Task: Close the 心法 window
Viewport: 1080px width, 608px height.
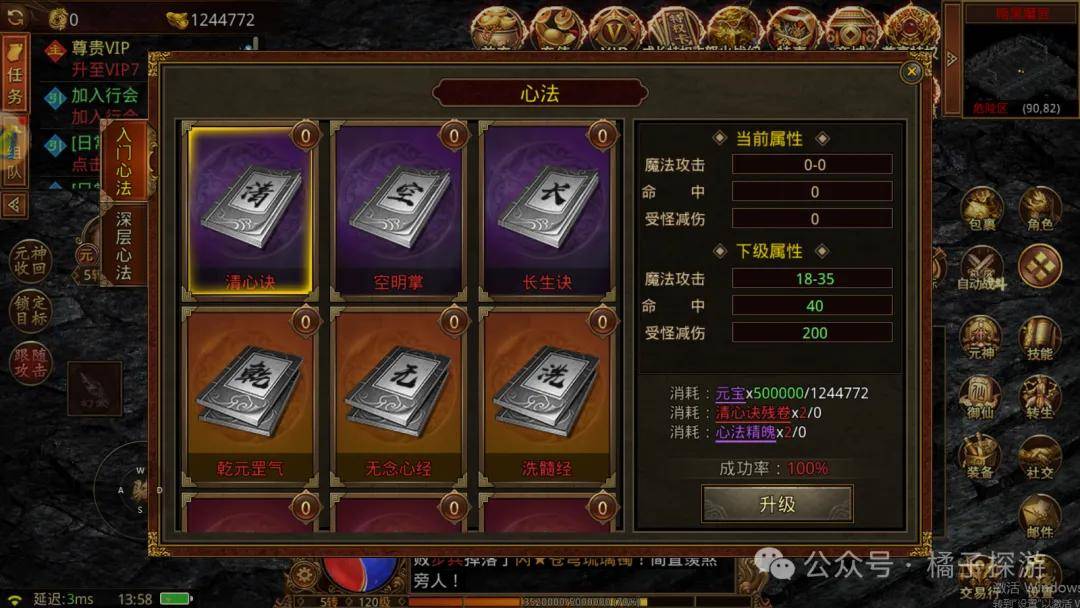Action: 911,72
